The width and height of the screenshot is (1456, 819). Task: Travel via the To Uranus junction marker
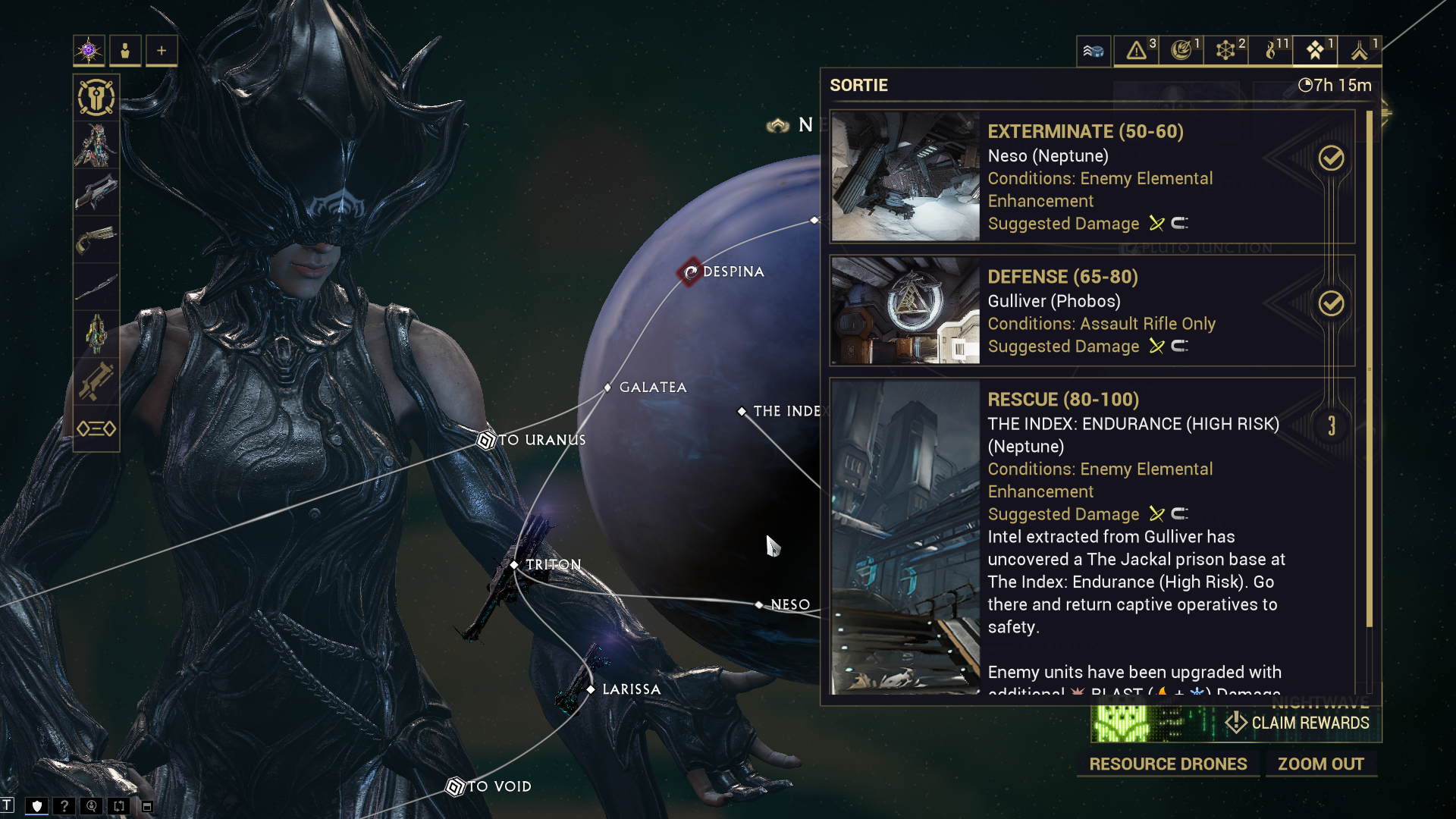pyautogui.click(x=486, y=440)
